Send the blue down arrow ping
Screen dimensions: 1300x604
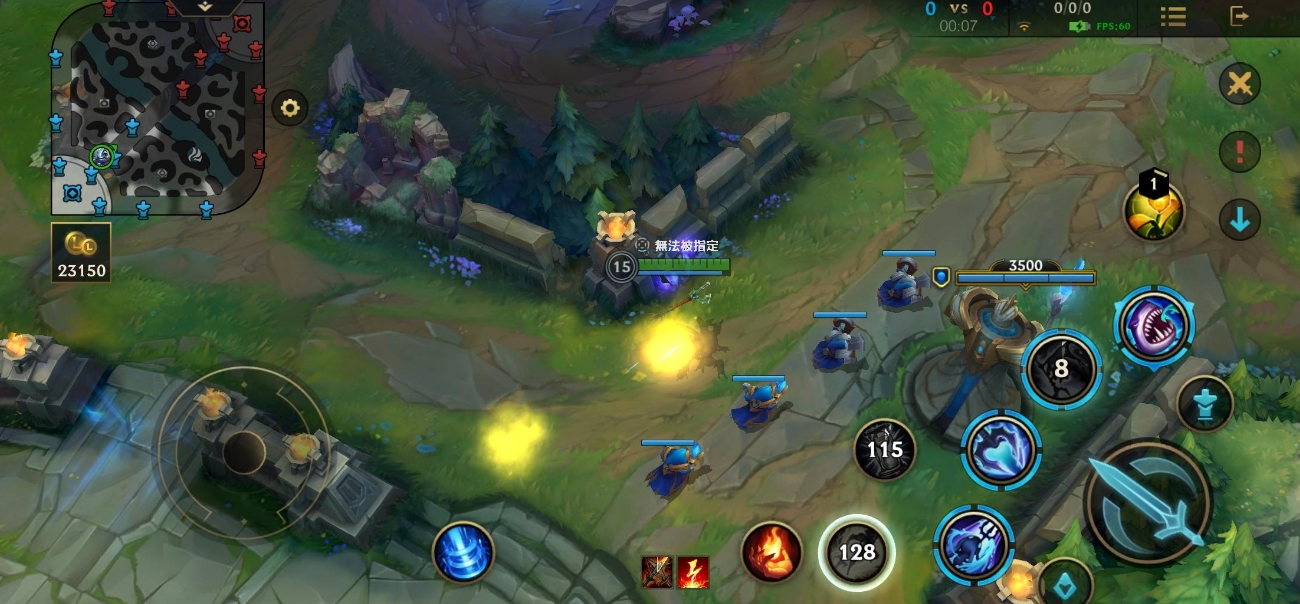[x=1239, y=219]
